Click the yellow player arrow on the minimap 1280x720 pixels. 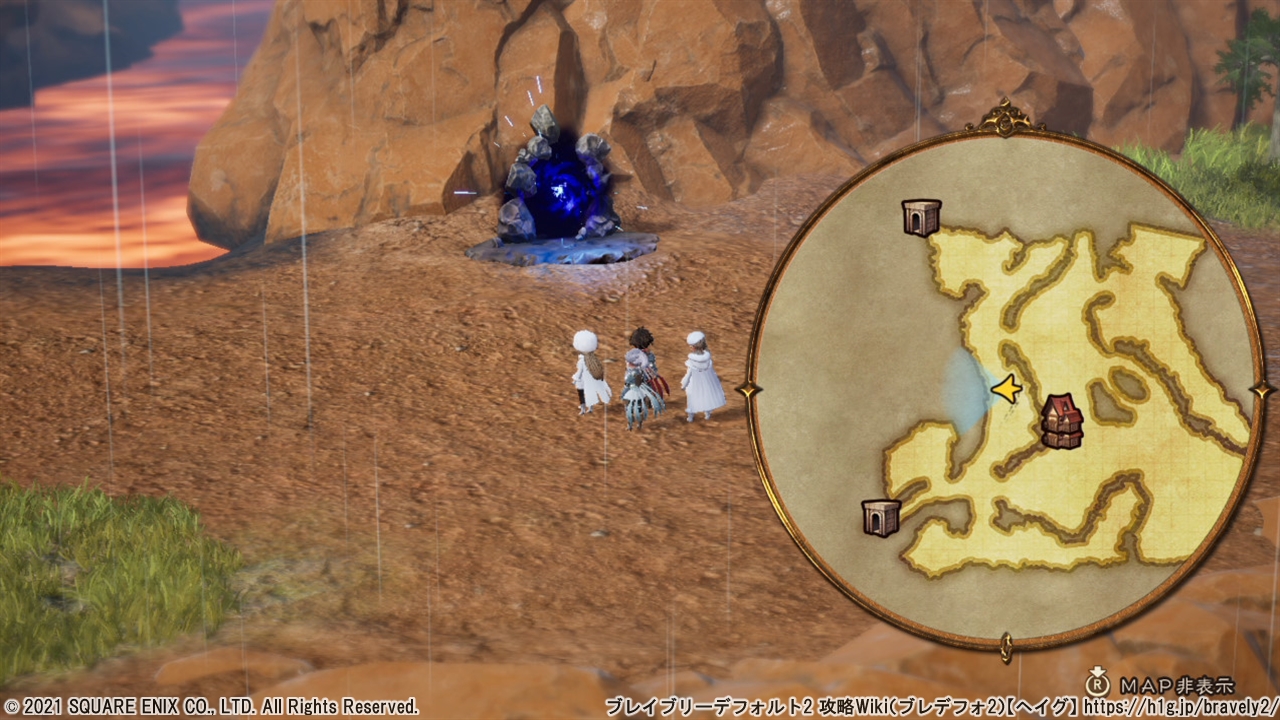point(1006,388)
